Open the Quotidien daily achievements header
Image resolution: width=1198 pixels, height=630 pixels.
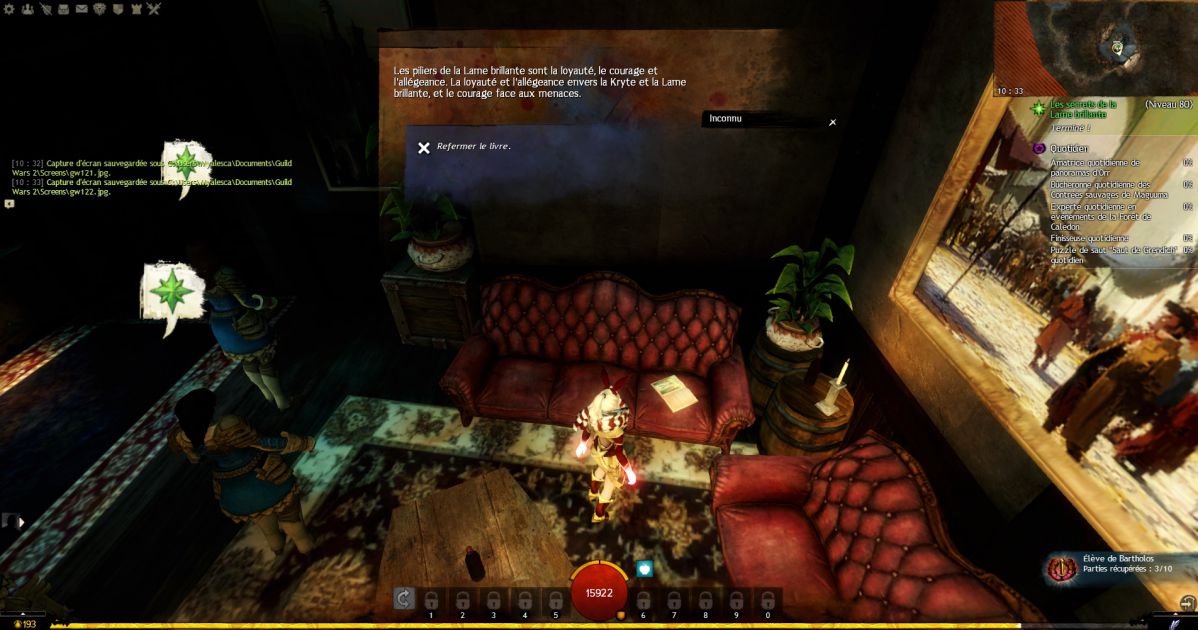click(1069, 148)
